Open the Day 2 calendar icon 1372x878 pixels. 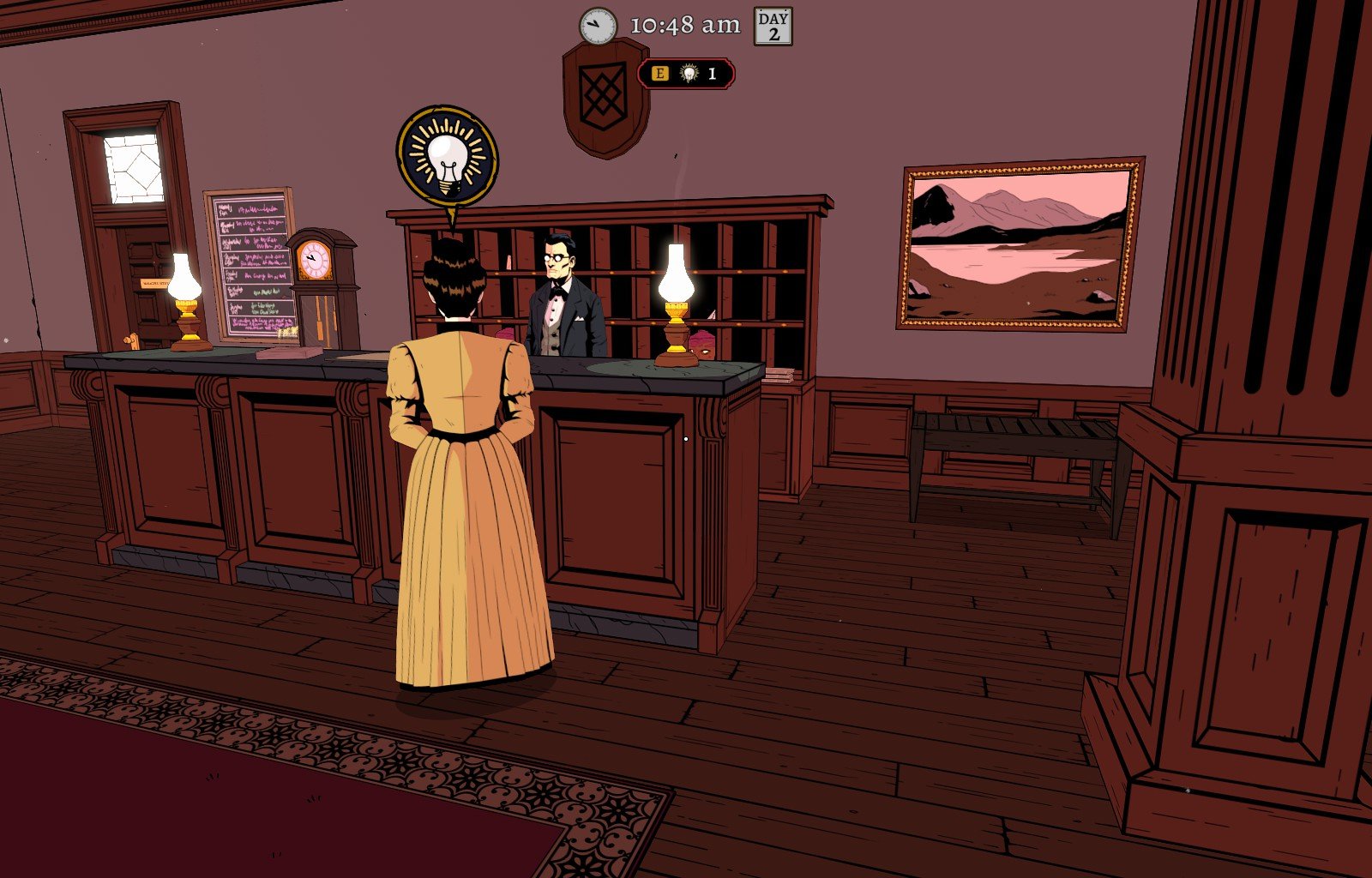pyautogui.click(x=773, y=26)
